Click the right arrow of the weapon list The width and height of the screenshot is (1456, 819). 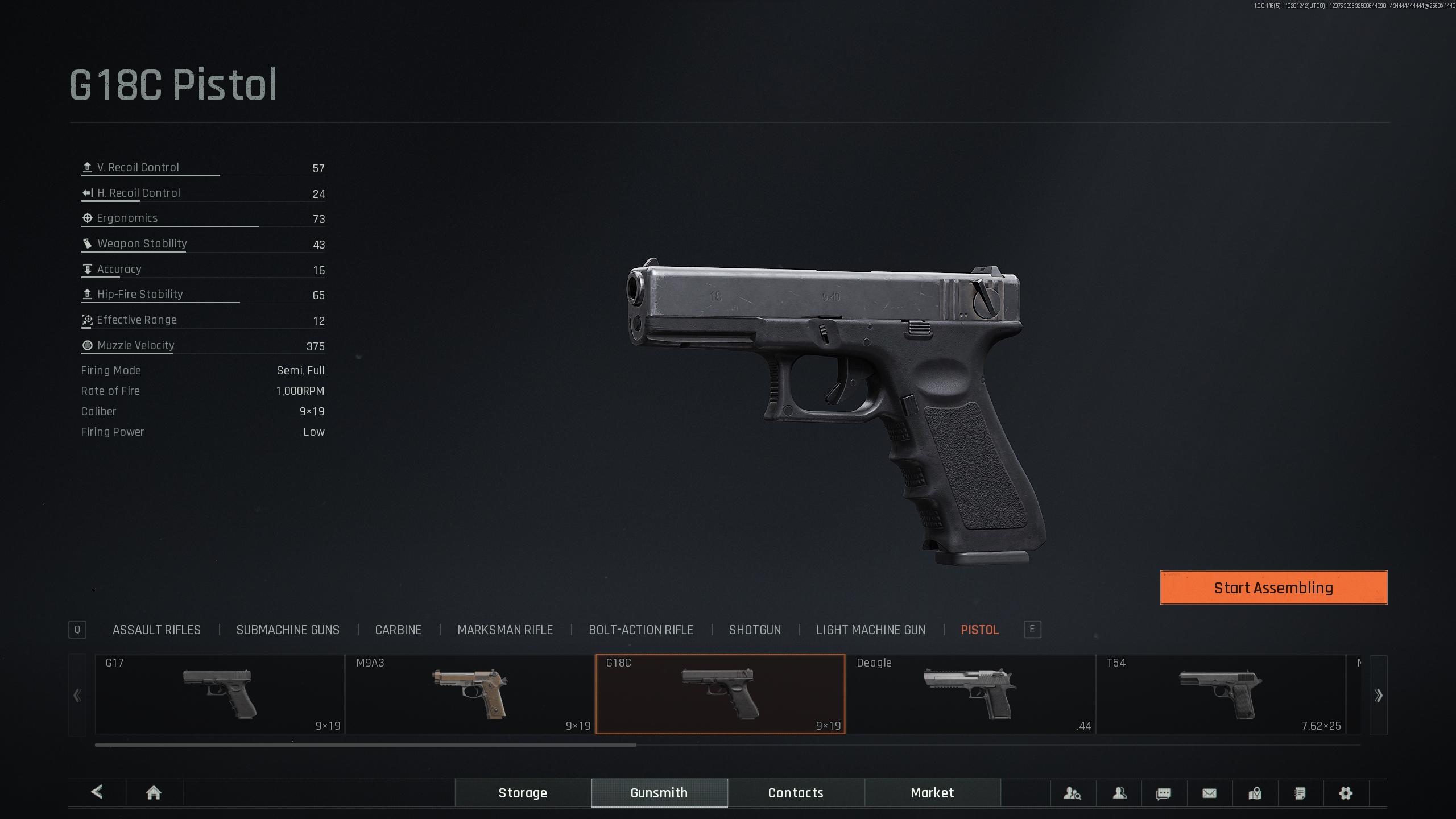click(x=1378, y=695)
